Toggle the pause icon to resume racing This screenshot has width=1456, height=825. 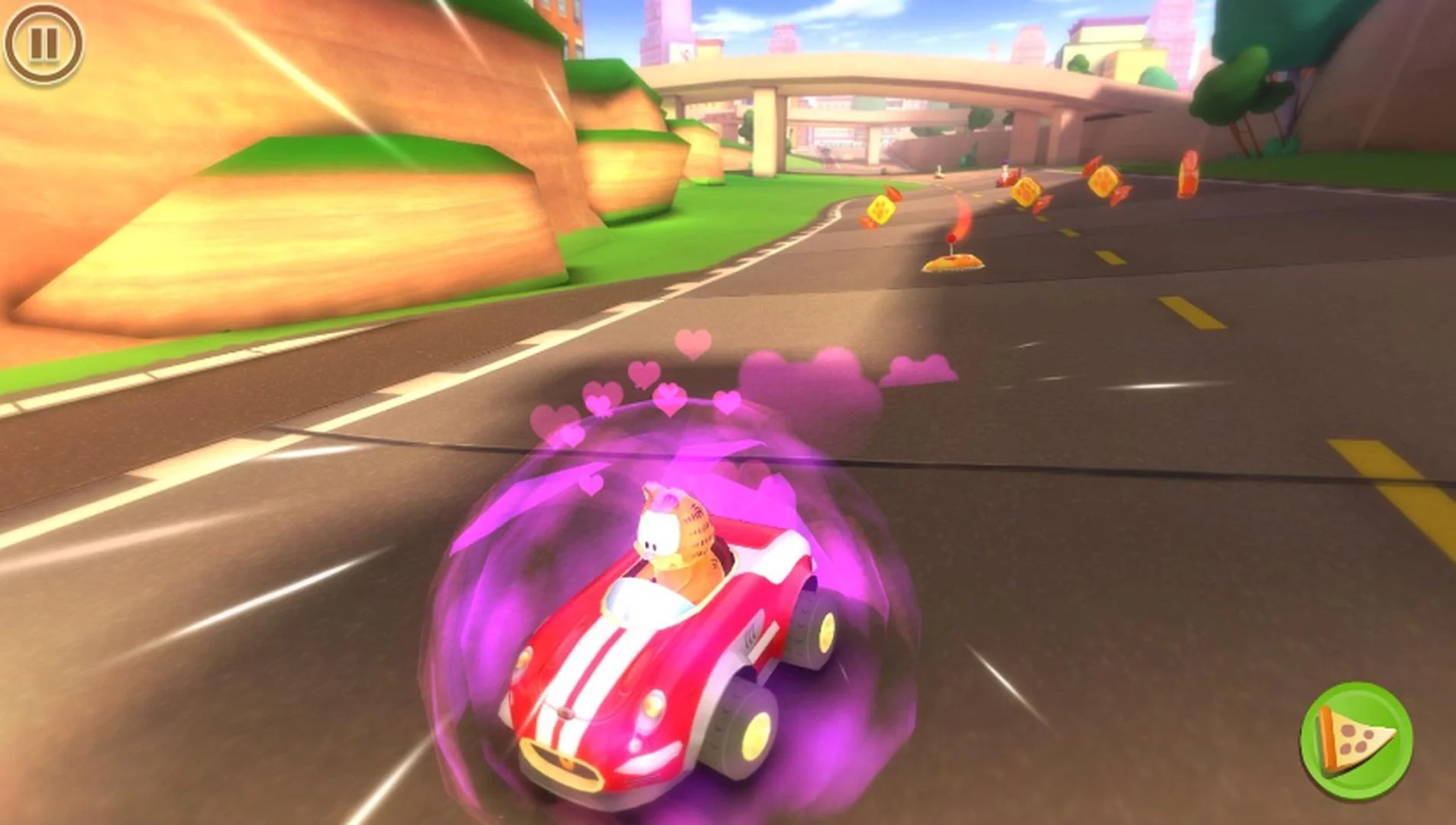tap(44, 44)
